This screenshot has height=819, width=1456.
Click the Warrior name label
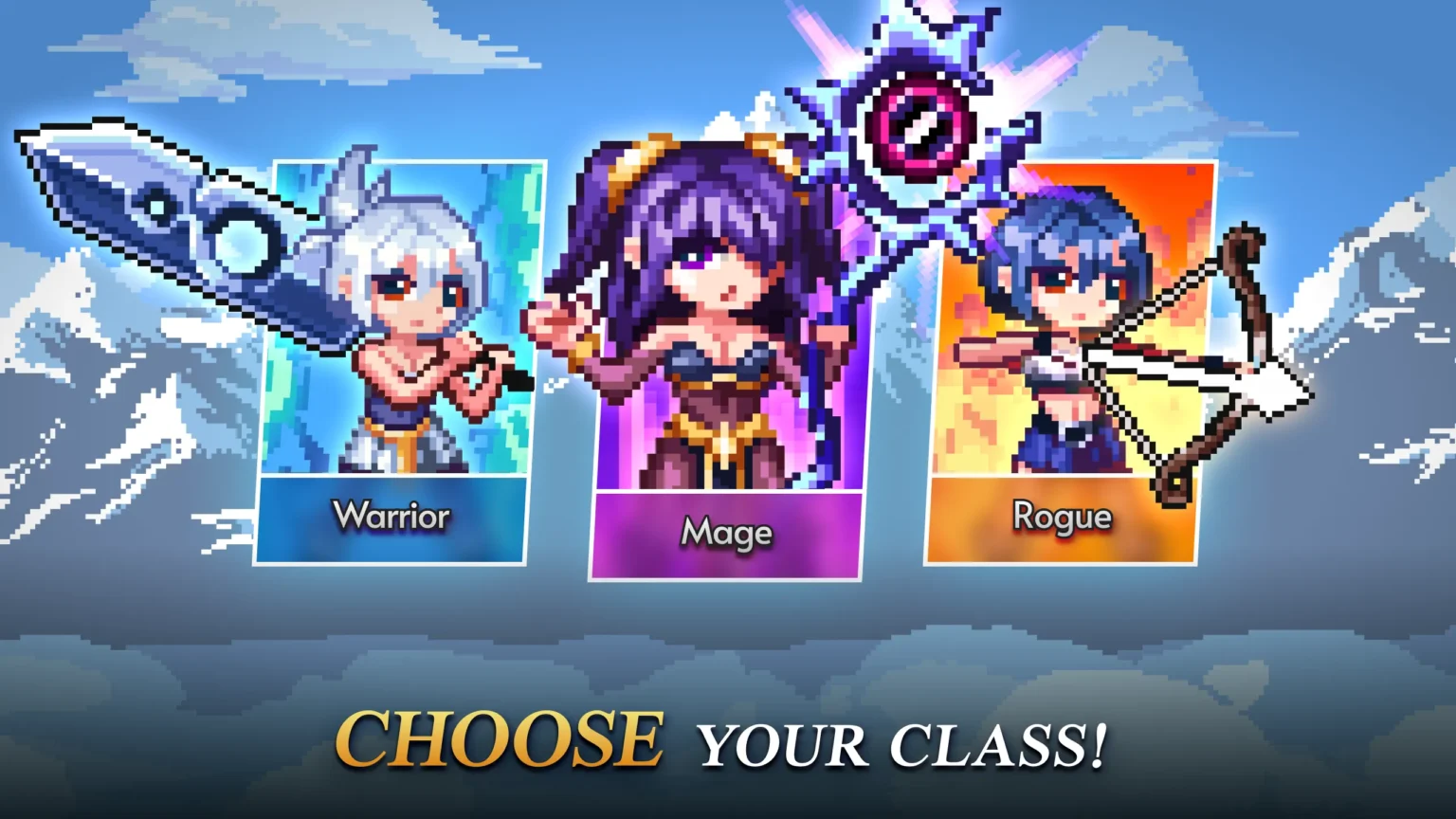(x=392, y=517)
